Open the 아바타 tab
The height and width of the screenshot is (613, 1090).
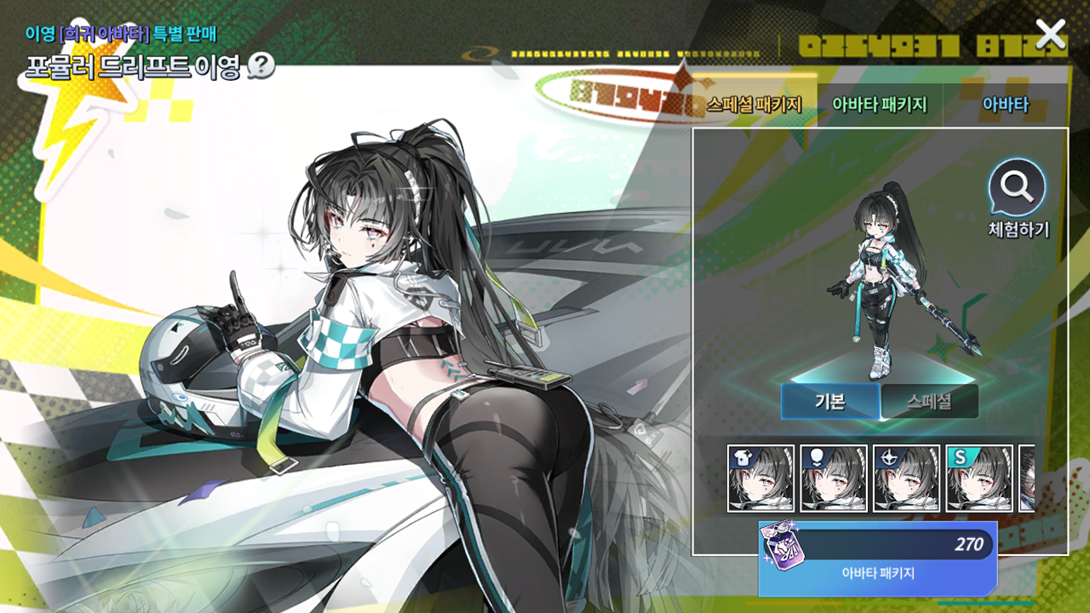1005,104
